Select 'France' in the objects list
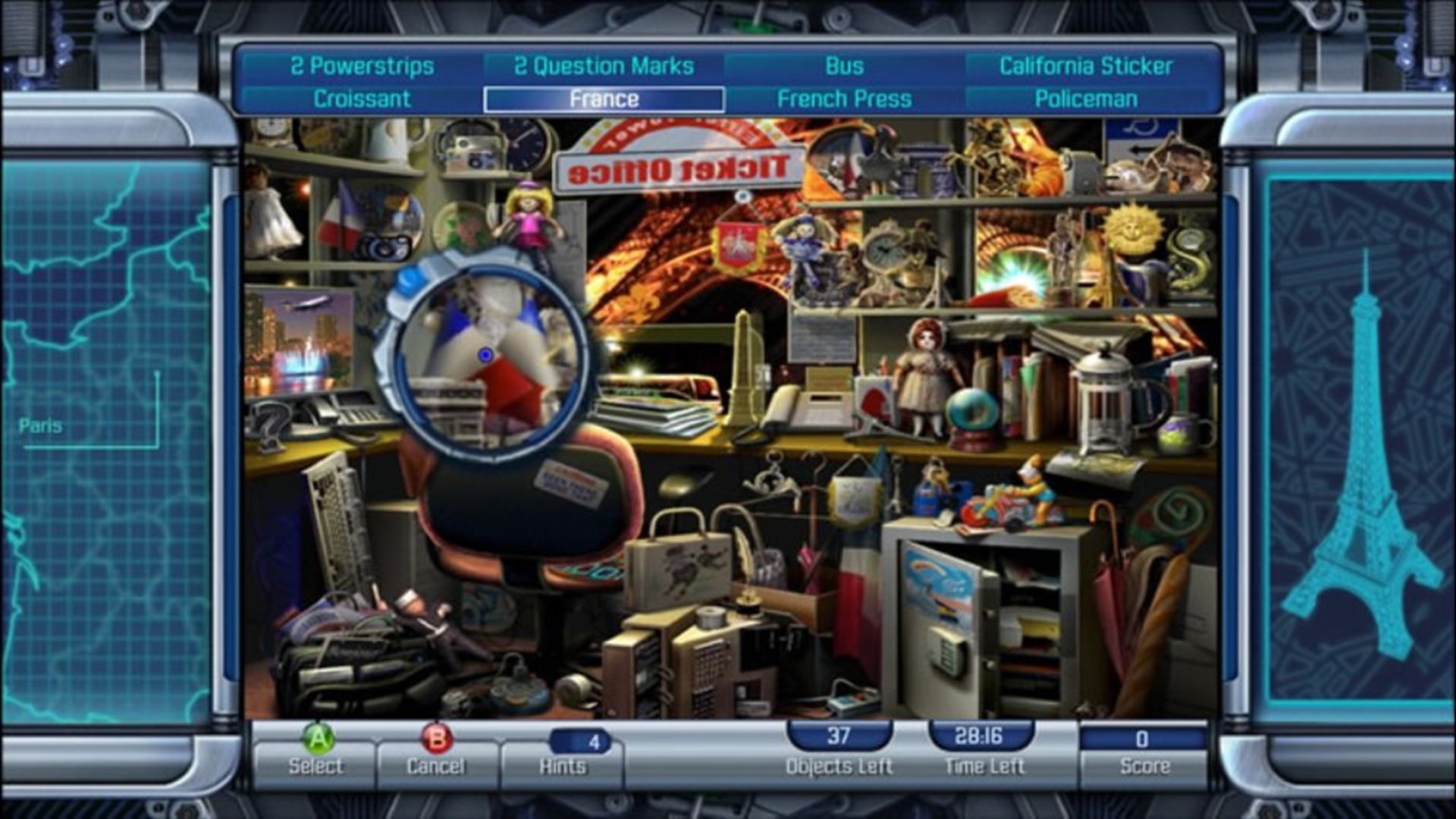 604,99
